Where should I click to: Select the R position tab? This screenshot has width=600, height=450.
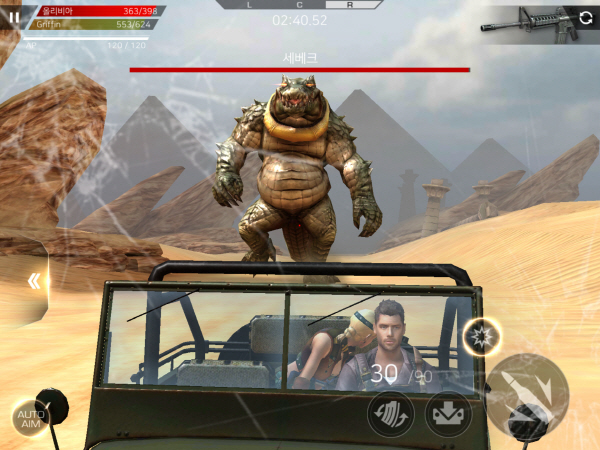click(349, 5)
